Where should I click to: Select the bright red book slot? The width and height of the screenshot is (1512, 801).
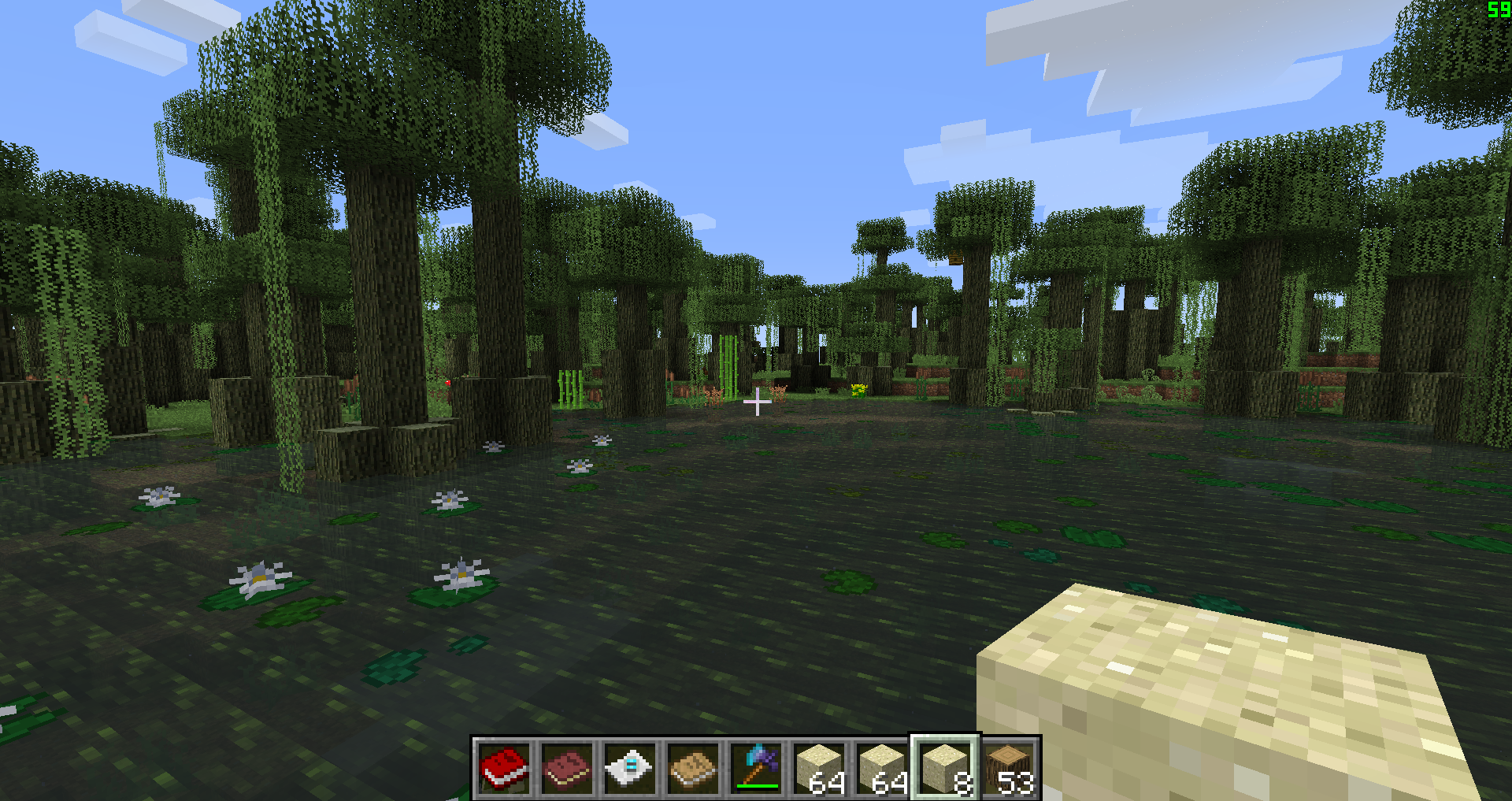pos(504,768)
